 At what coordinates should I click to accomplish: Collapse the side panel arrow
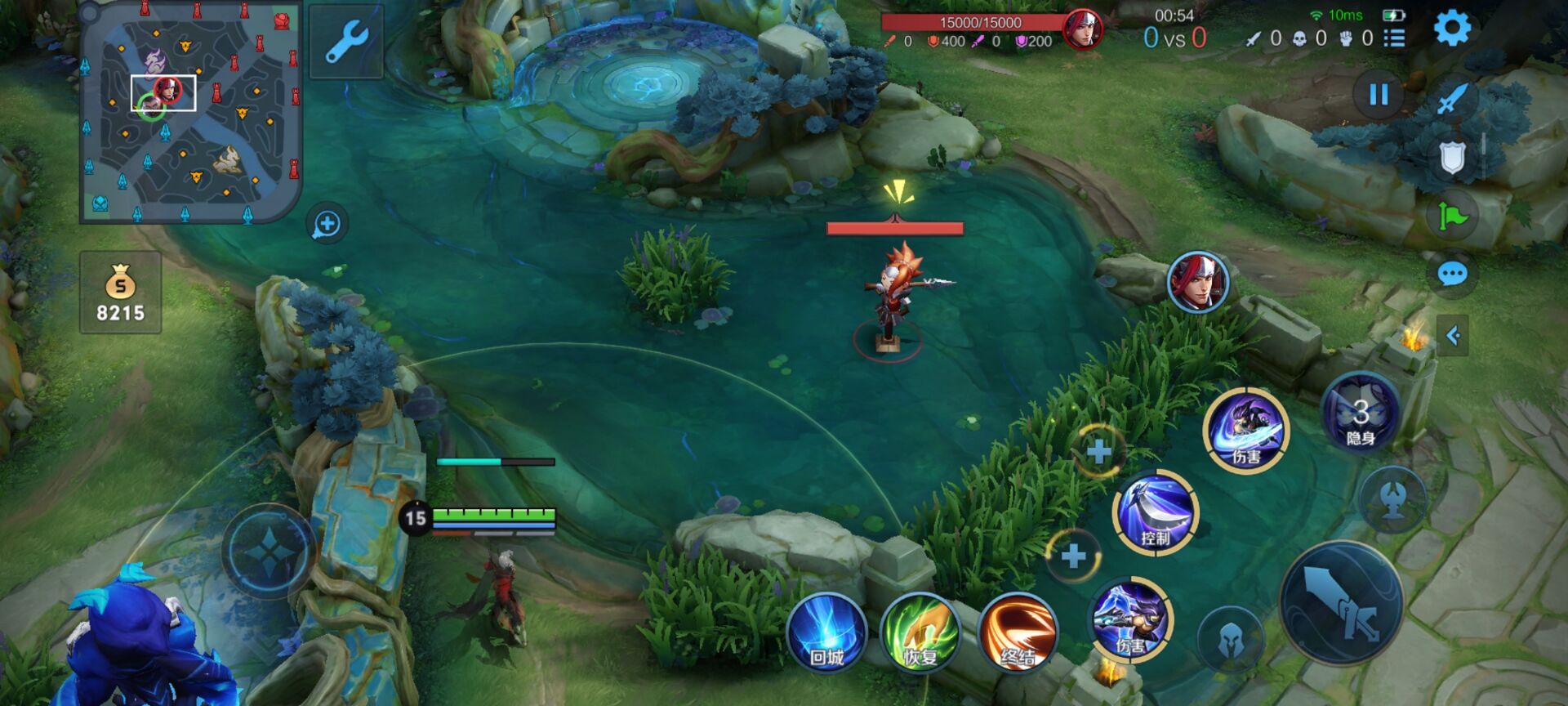click(x=1453, y=335)
